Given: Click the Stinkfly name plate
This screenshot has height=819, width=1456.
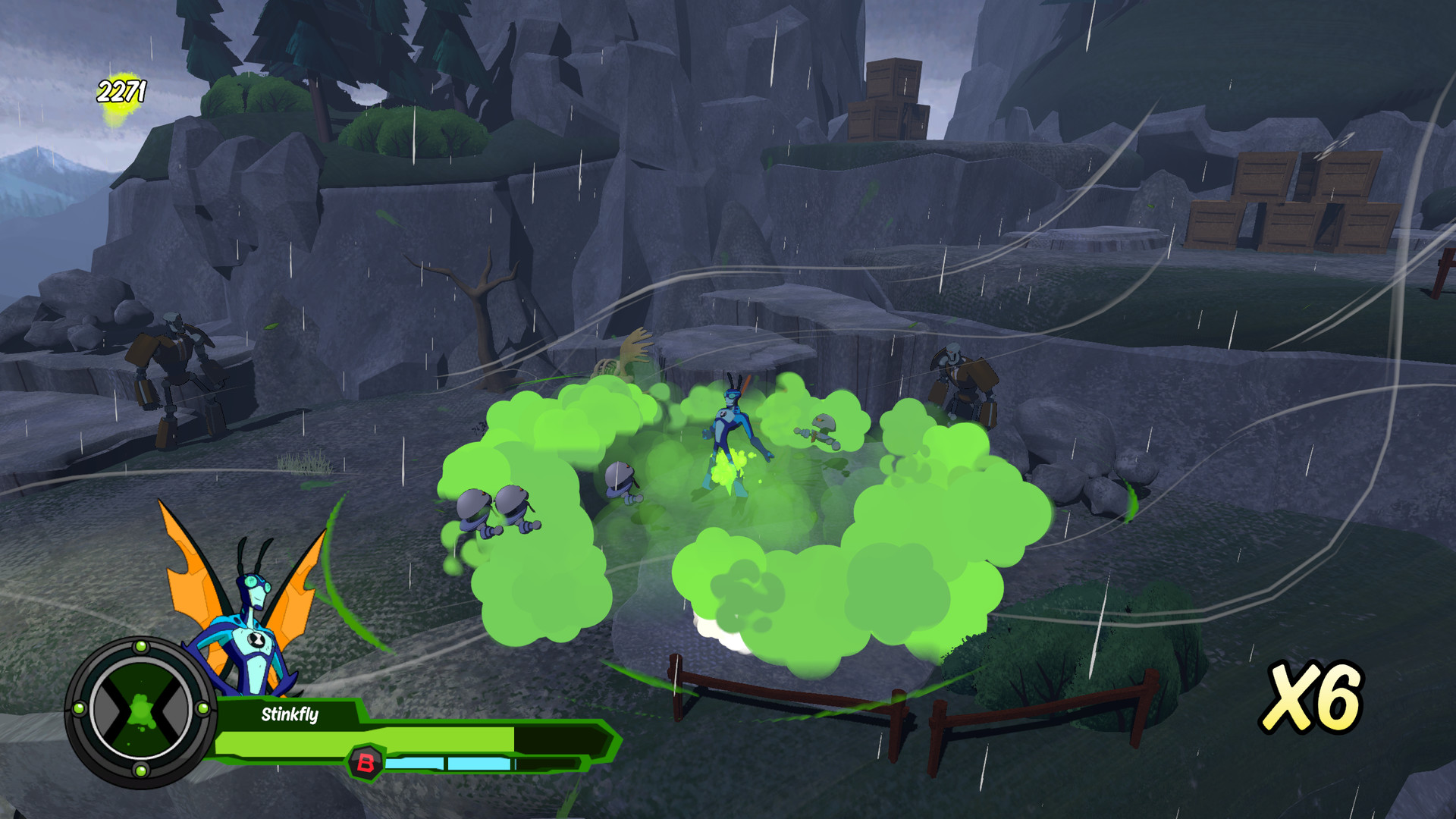Looking at the screenshot, I should pos(289,714).
